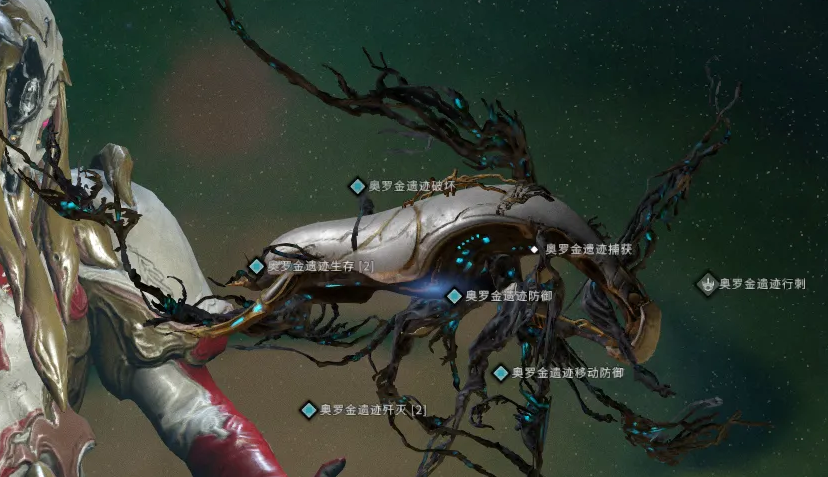Click the 奥罗金遗迹防御 mission node
Screen dimensions: 828x477
(454, 296)
